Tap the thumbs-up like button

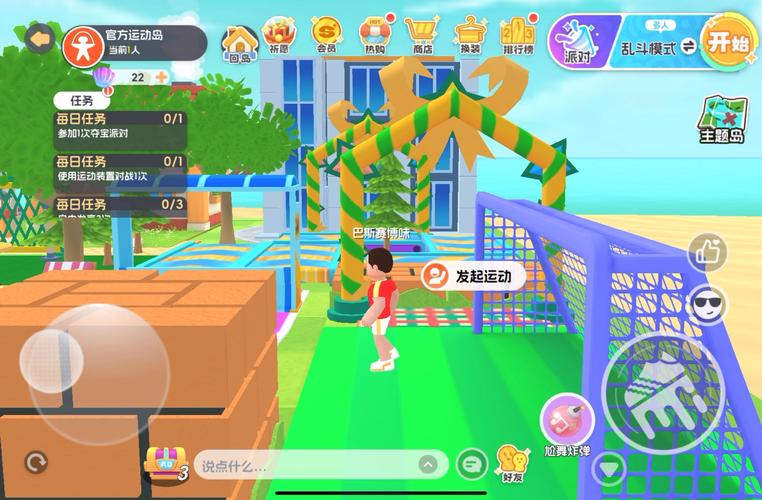[x=708, y=252]
